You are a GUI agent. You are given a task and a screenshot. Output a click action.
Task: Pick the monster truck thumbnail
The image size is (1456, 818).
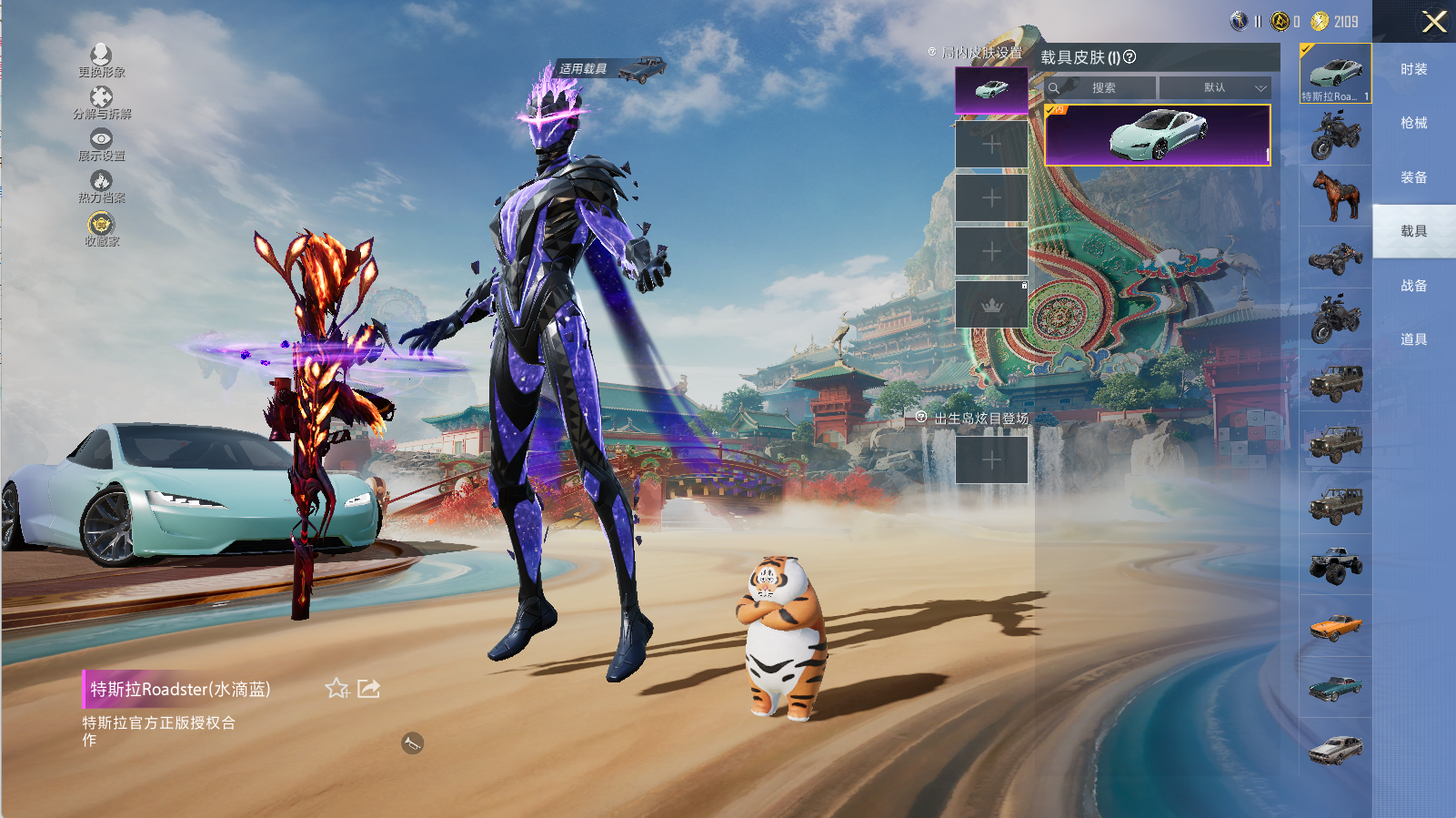(1335, 564)
